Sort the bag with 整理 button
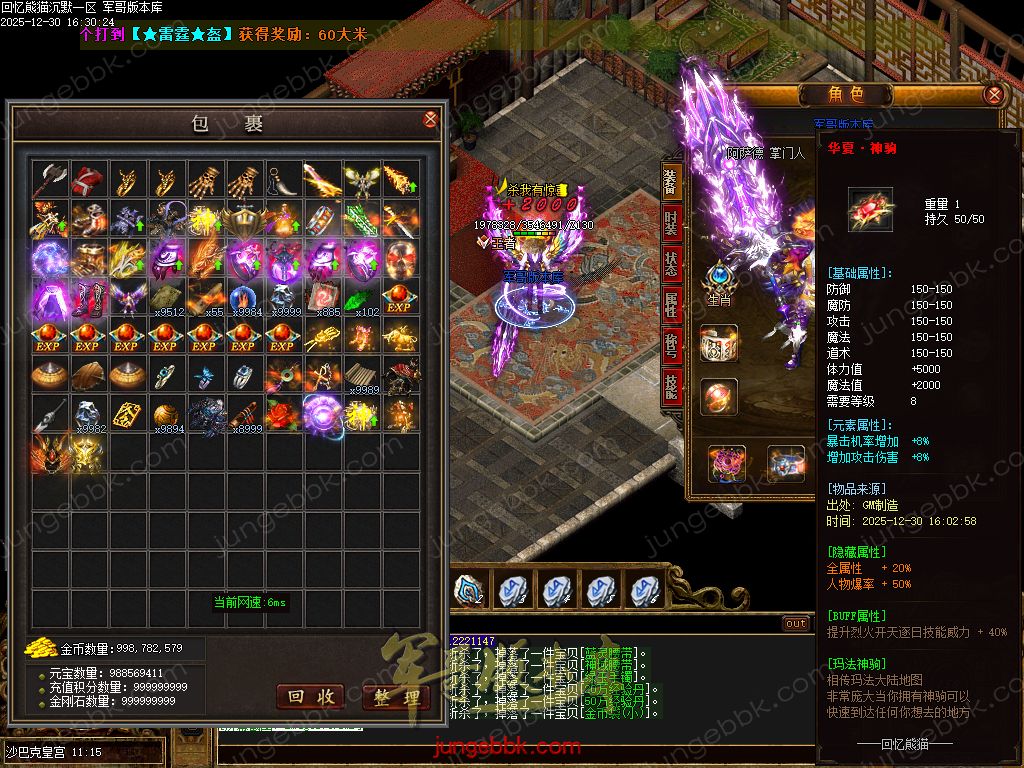Viewport: 1024px width, 768px height. 396,696
